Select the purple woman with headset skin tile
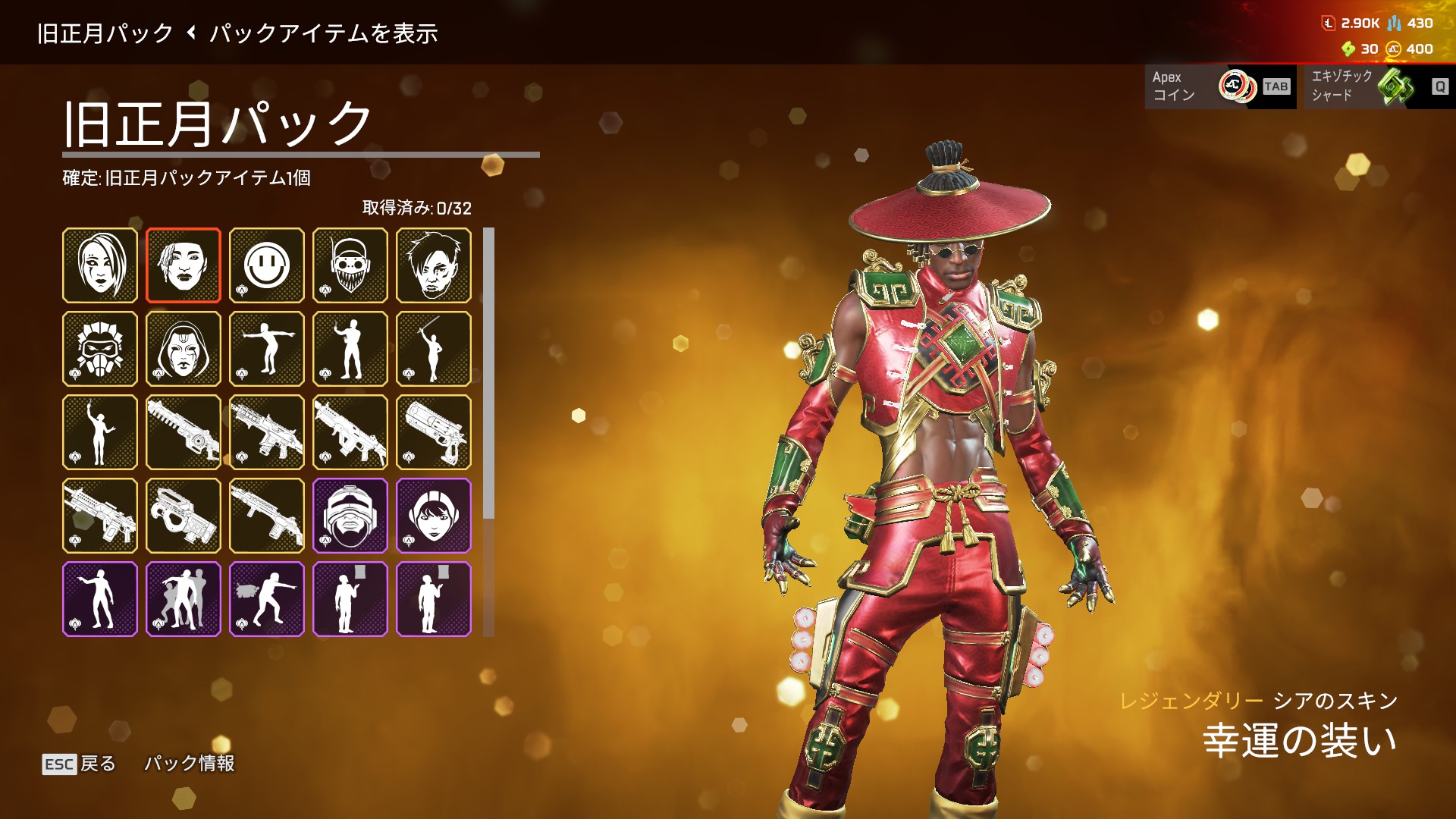 pos(434,516)
